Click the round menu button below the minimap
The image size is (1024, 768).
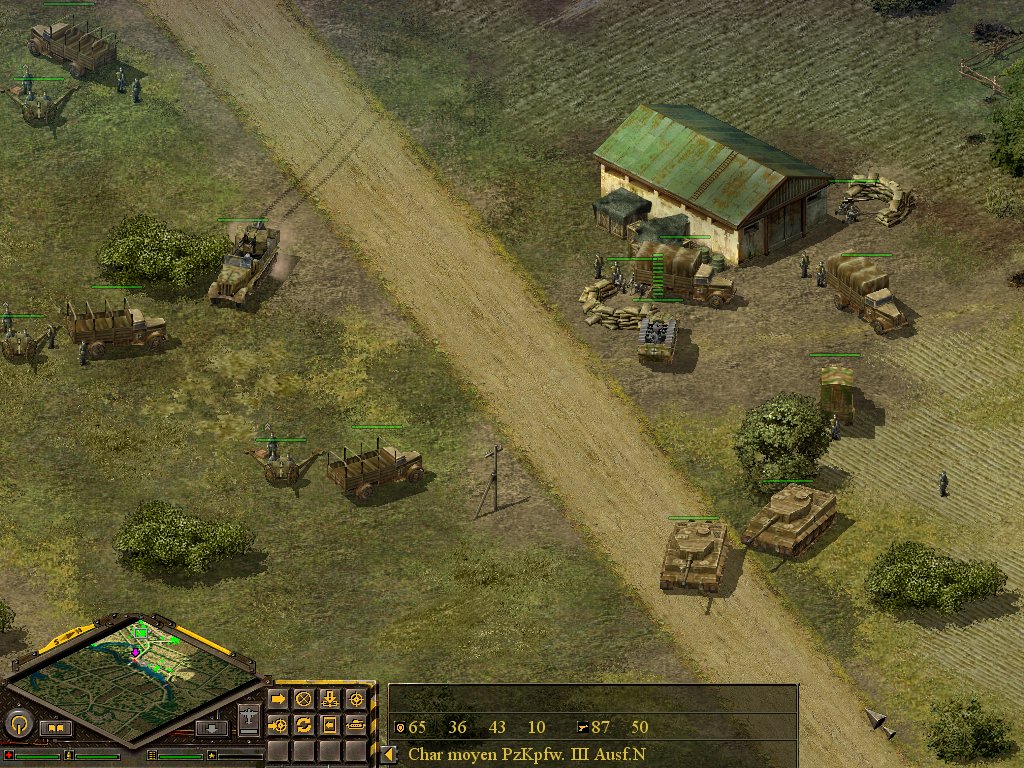19,723
